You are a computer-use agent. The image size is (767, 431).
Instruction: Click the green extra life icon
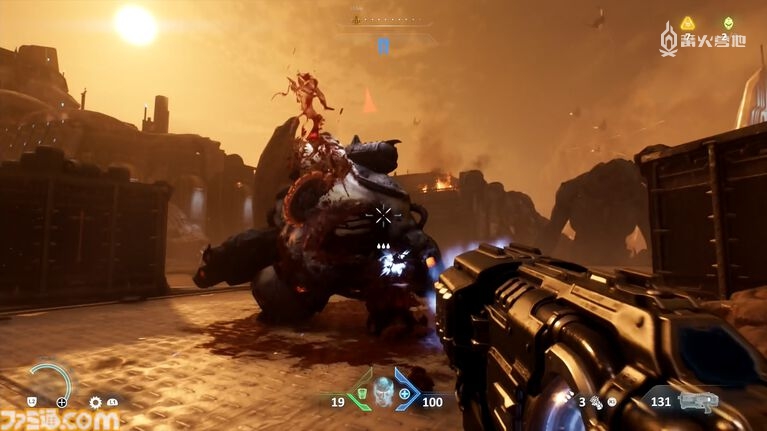tap(728, 23)
